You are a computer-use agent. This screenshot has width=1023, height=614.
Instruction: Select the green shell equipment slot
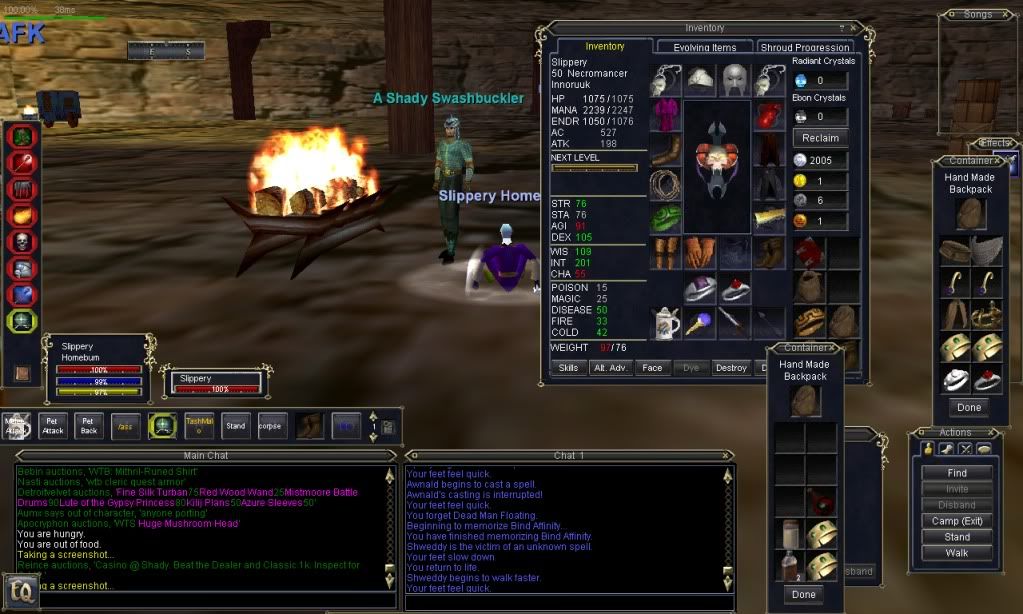pyautogui.click(x=665, y=219)
